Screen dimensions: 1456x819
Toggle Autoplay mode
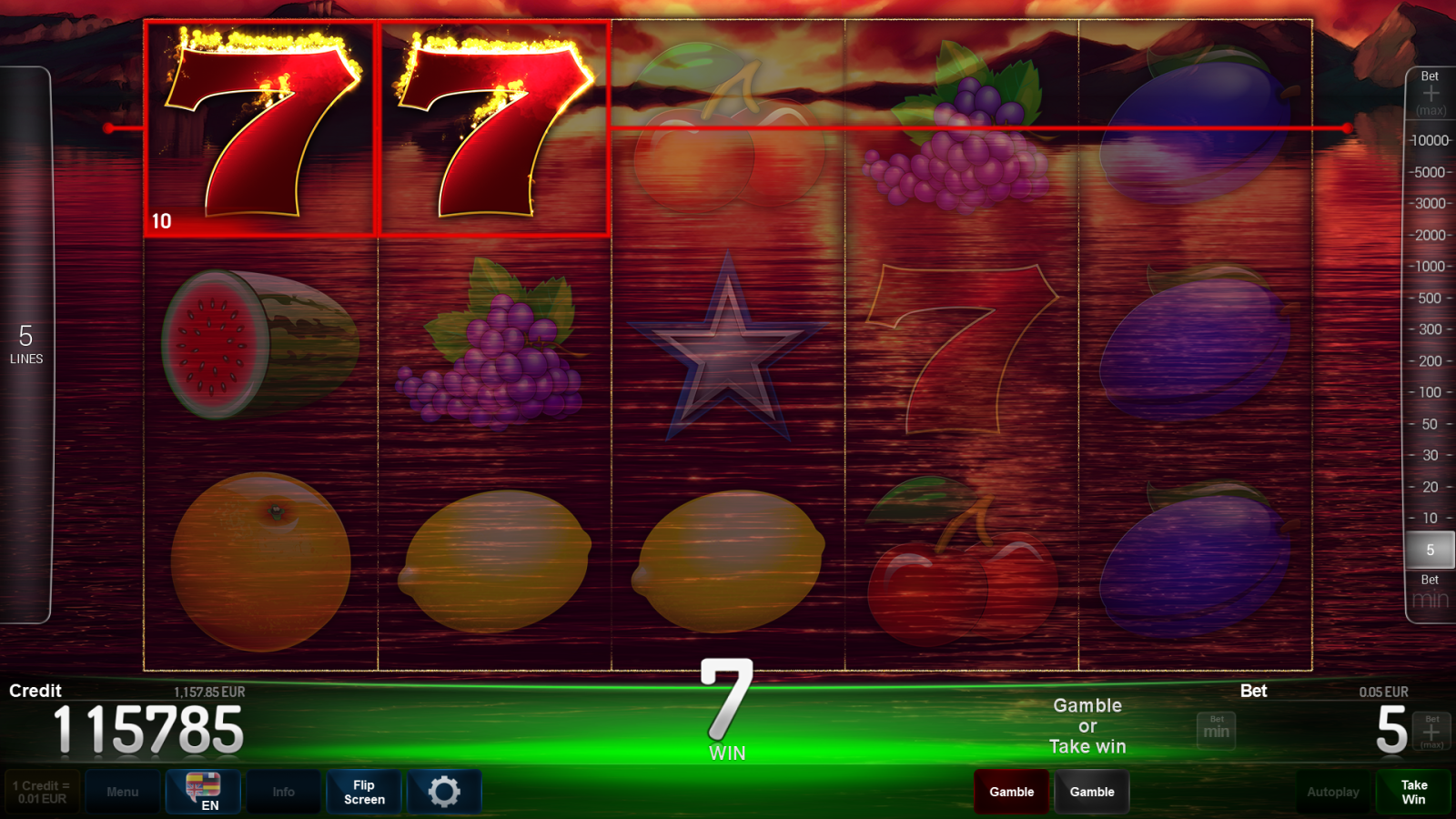tap(1332, 792)
